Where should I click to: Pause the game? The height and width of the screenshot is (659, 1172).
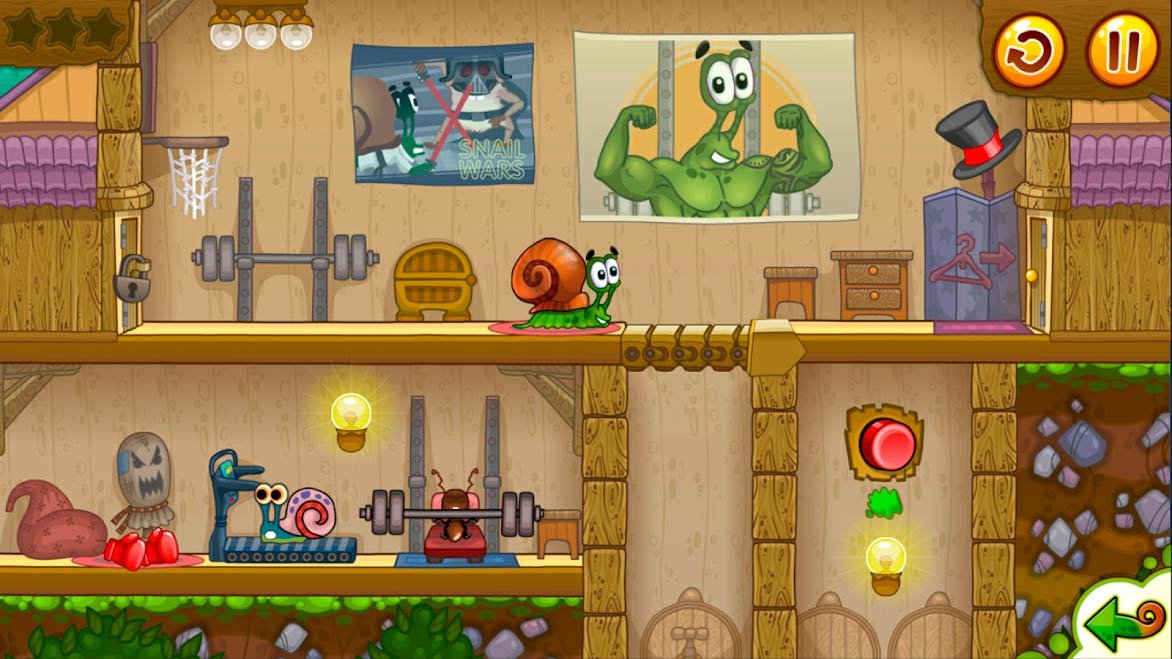coord(1122,49)
